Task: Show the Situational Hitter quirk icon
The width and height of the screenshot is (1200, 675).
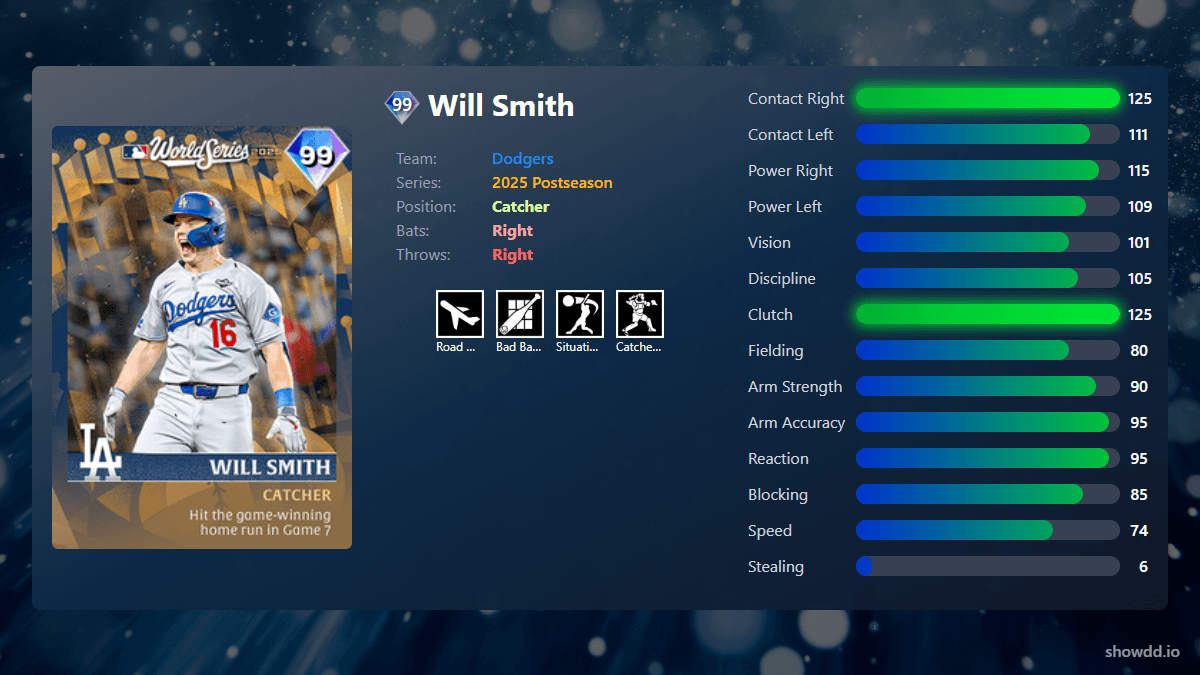Action: point(580,314)
